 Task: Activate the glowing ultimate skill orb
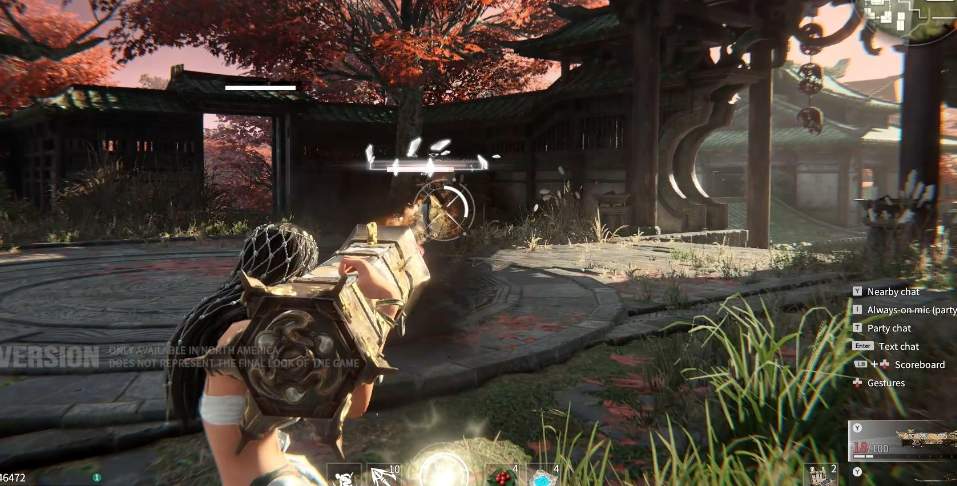pyautogui.click(x=443, y=470)
